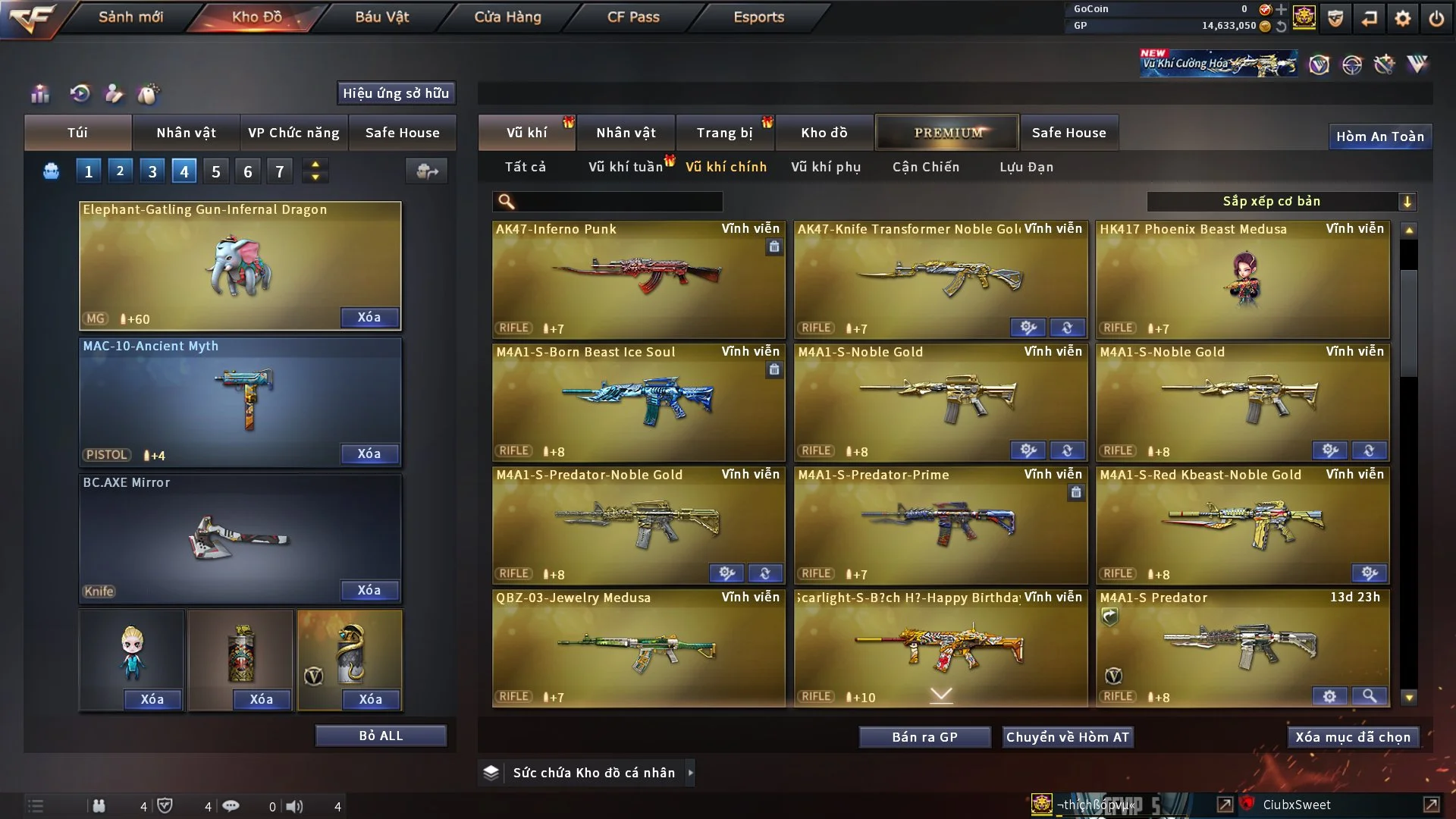The height and width of the screenshot is (819, 1456).
Task: Click the Bán ra GP button
Action: coord(924,737)
